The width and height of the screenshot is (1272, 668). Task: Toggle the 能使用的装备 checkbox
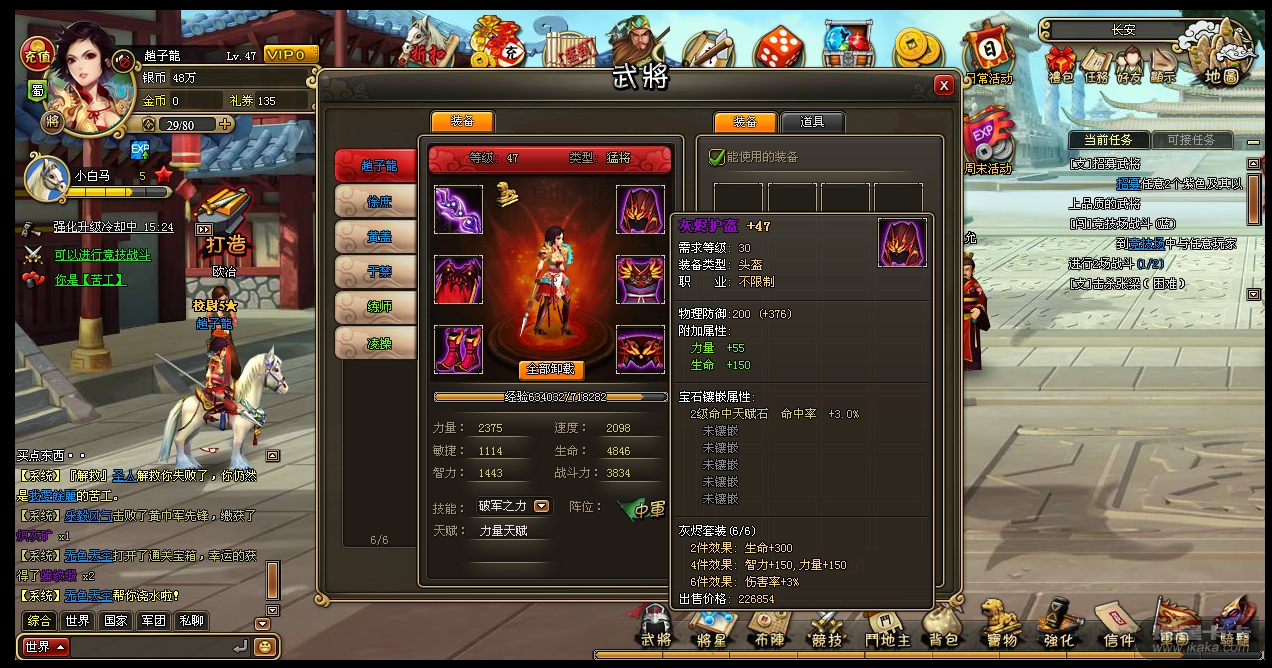(x=716, y=157)
